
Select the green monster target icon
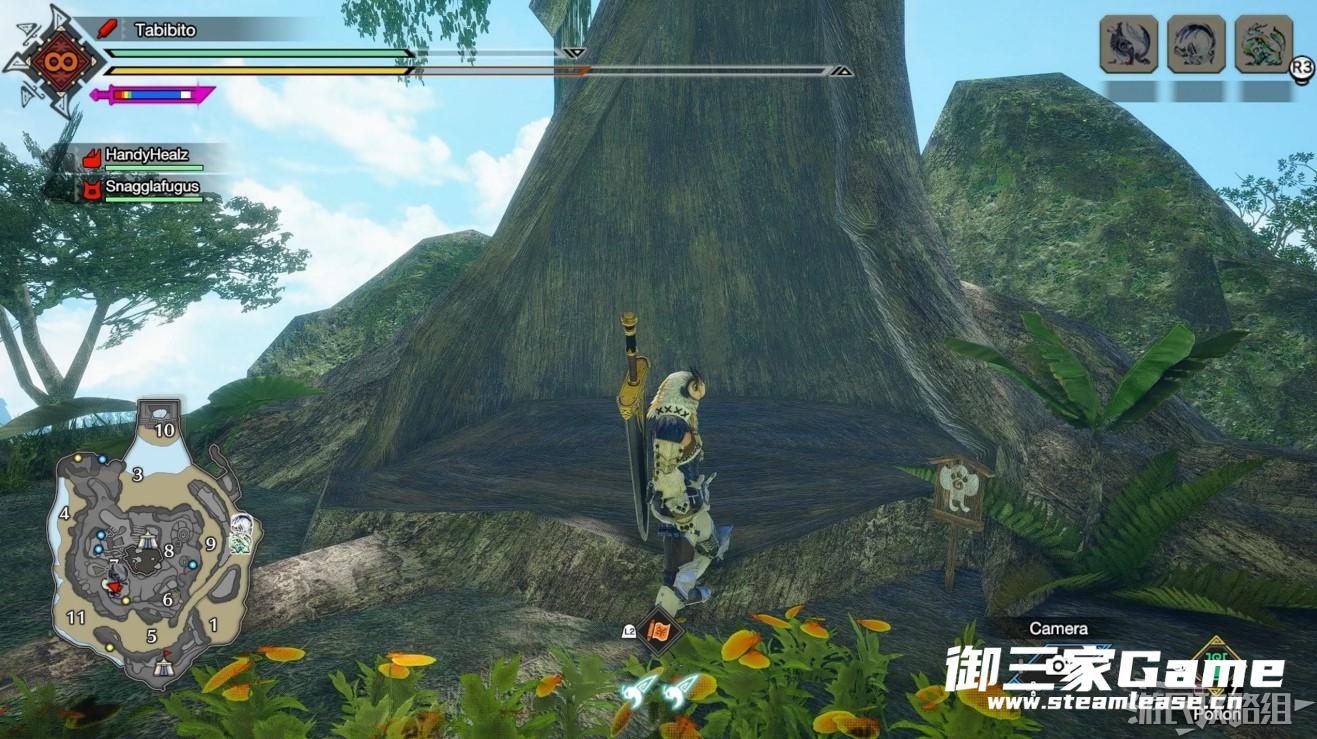(1263, 44)
